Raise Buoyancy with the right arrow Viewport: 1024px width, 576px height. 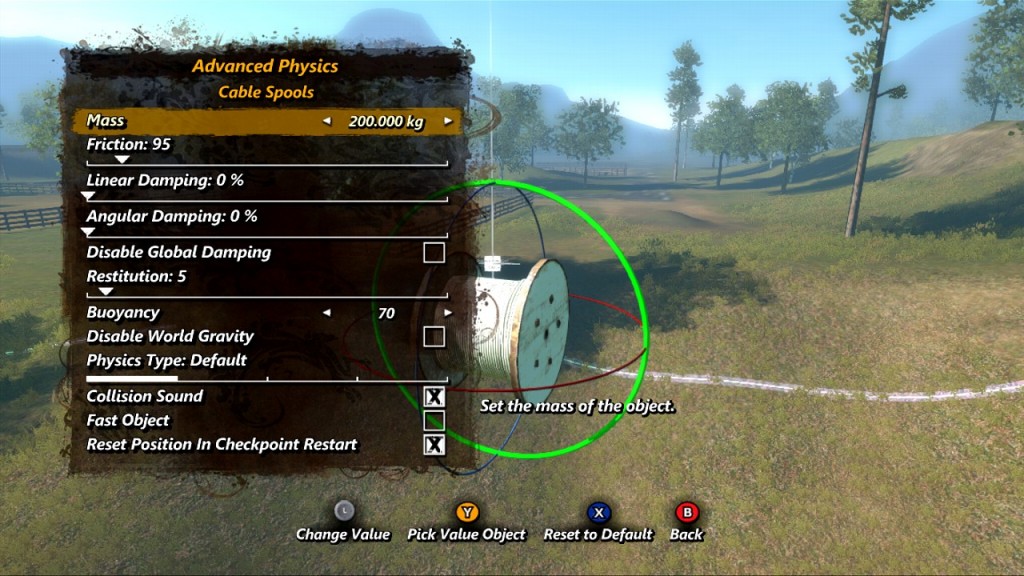click(448, 313)
